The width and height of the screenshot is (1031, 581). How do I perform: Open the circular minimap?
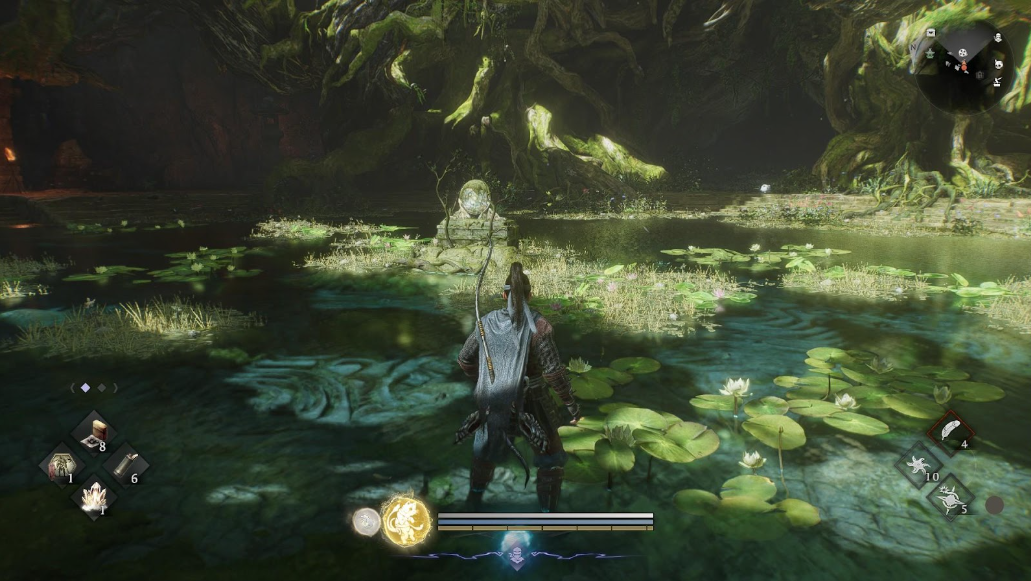[x=965, y=65]
